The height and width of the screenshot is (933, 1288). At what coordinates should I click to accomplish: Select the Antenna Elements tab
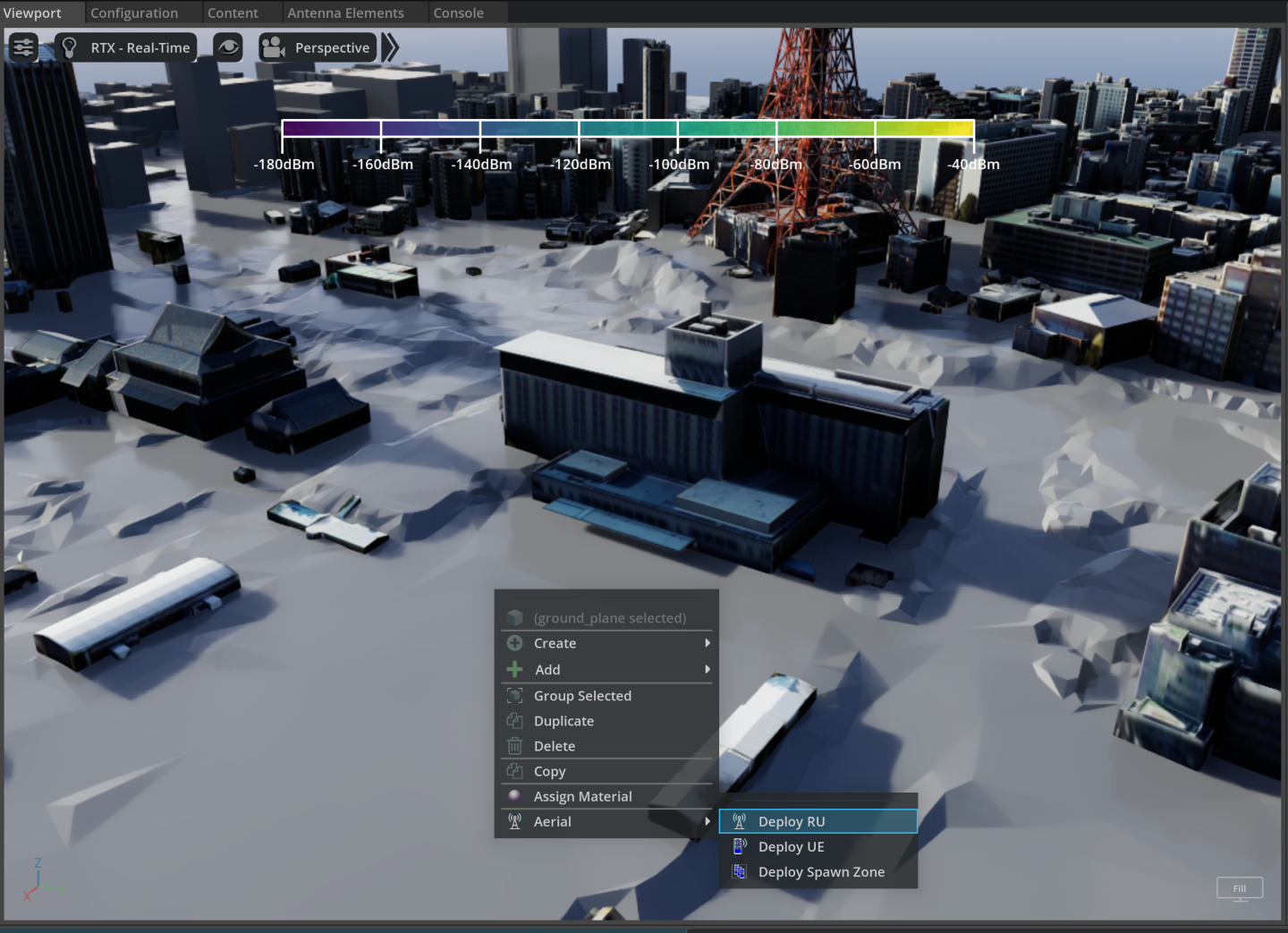345,13
